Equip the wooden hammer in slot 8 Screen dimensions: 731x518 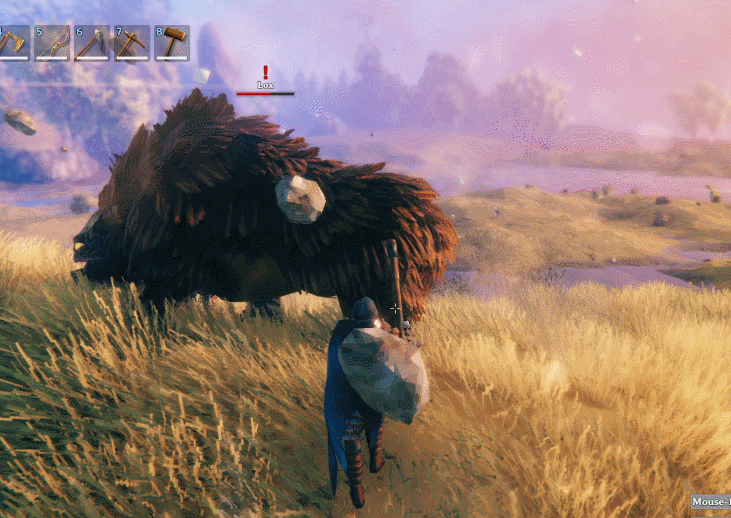coord(171,43)
